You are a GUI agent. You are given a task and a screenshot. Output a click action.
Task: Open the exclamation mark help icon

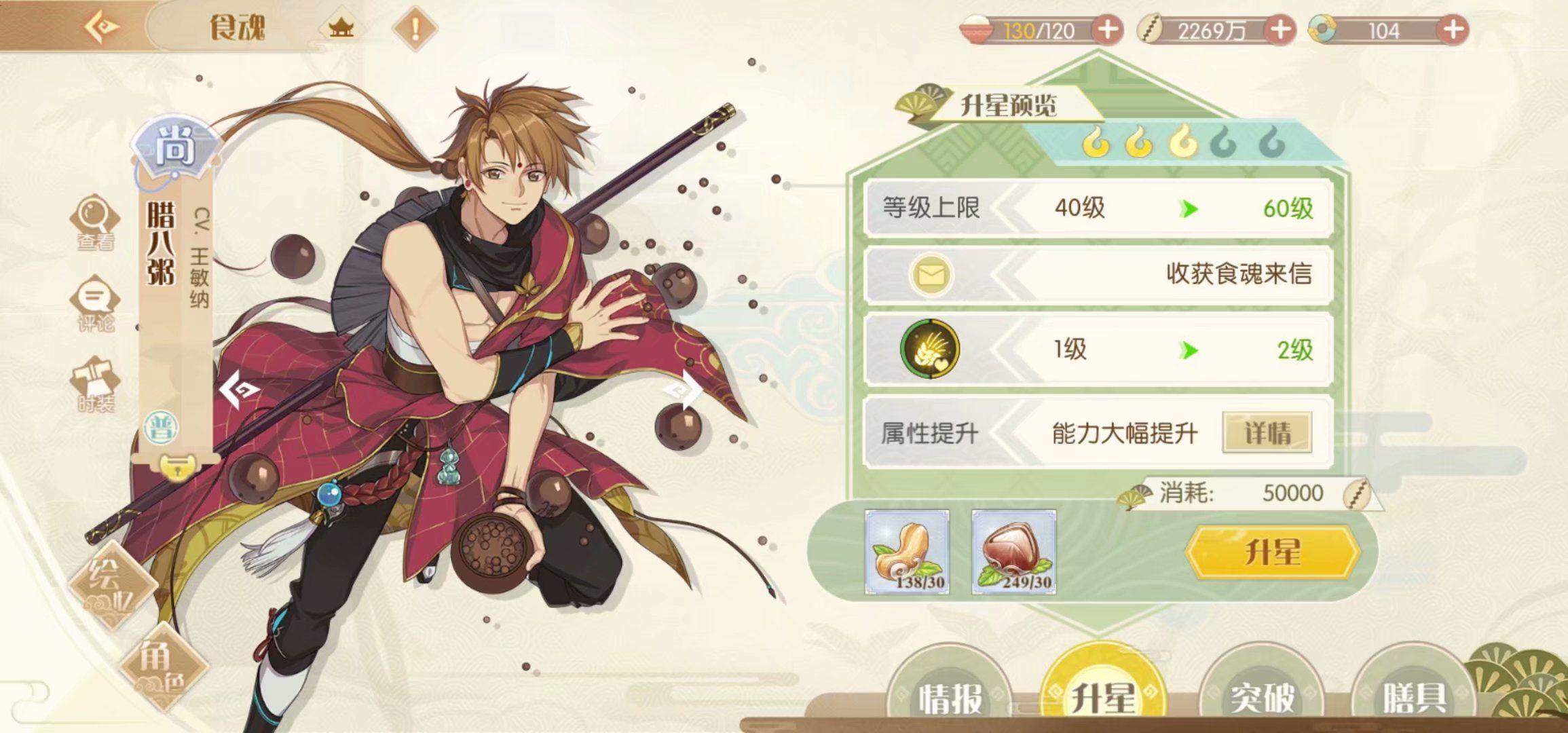point(415,29)
